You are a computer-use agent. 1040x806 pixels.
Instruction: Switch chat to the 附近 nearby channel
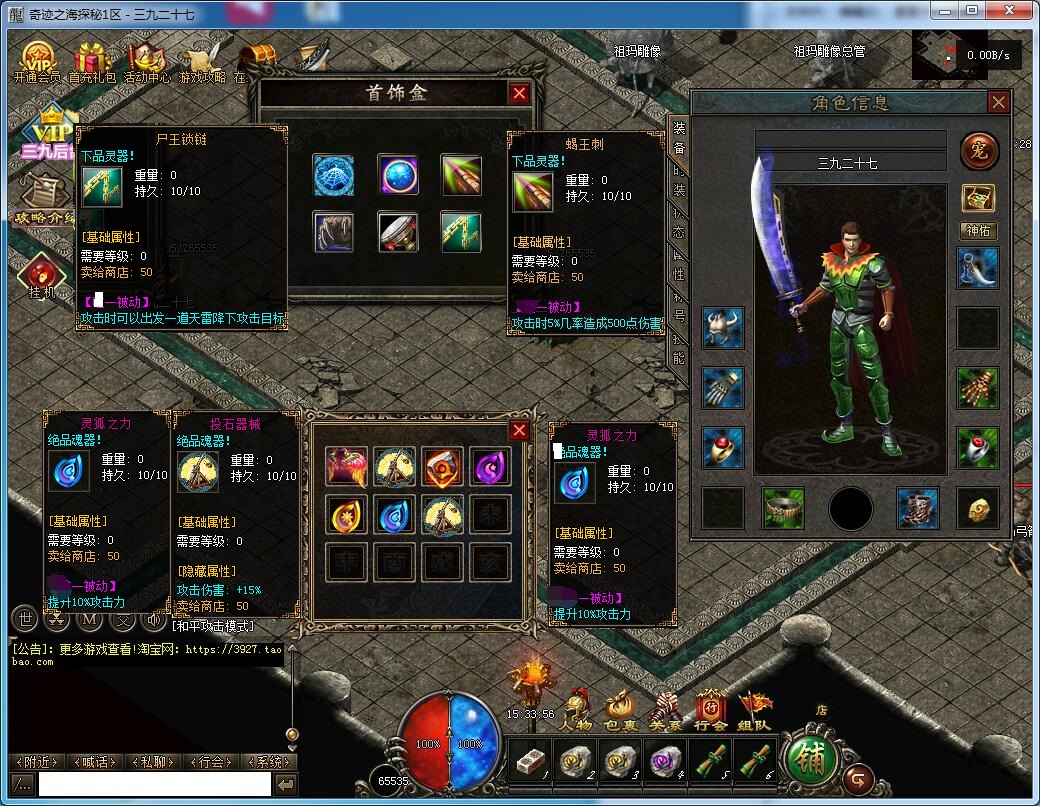tap(37, 762)
